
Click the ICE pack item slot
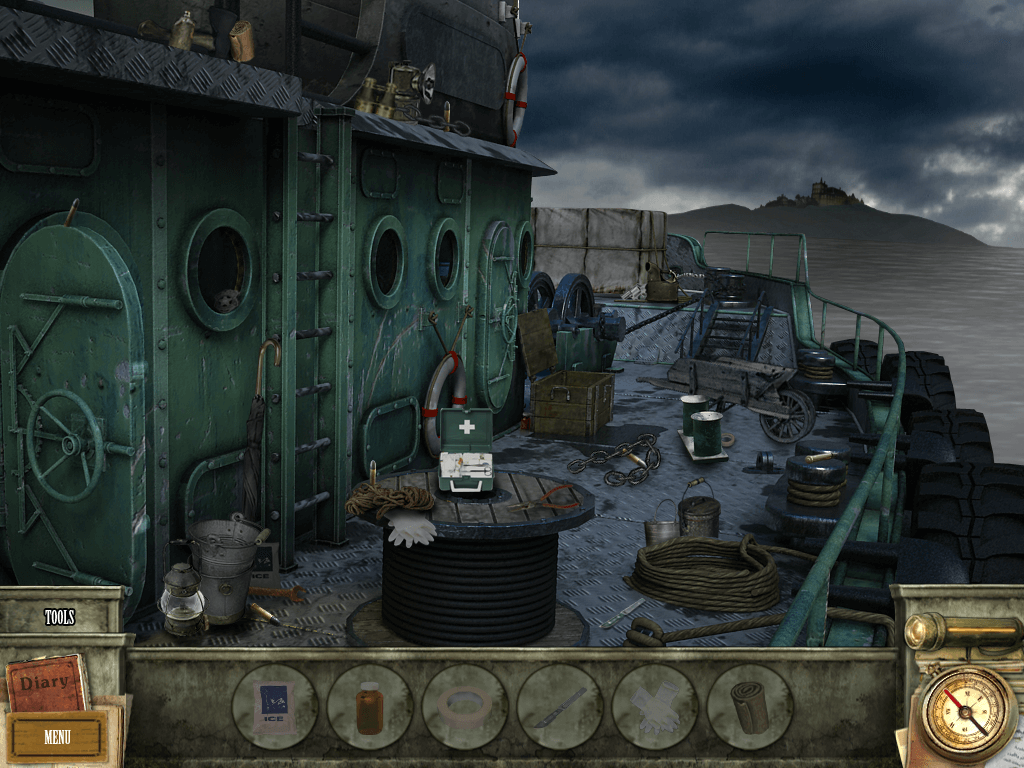pyautogui.click(x=274, y=707)
